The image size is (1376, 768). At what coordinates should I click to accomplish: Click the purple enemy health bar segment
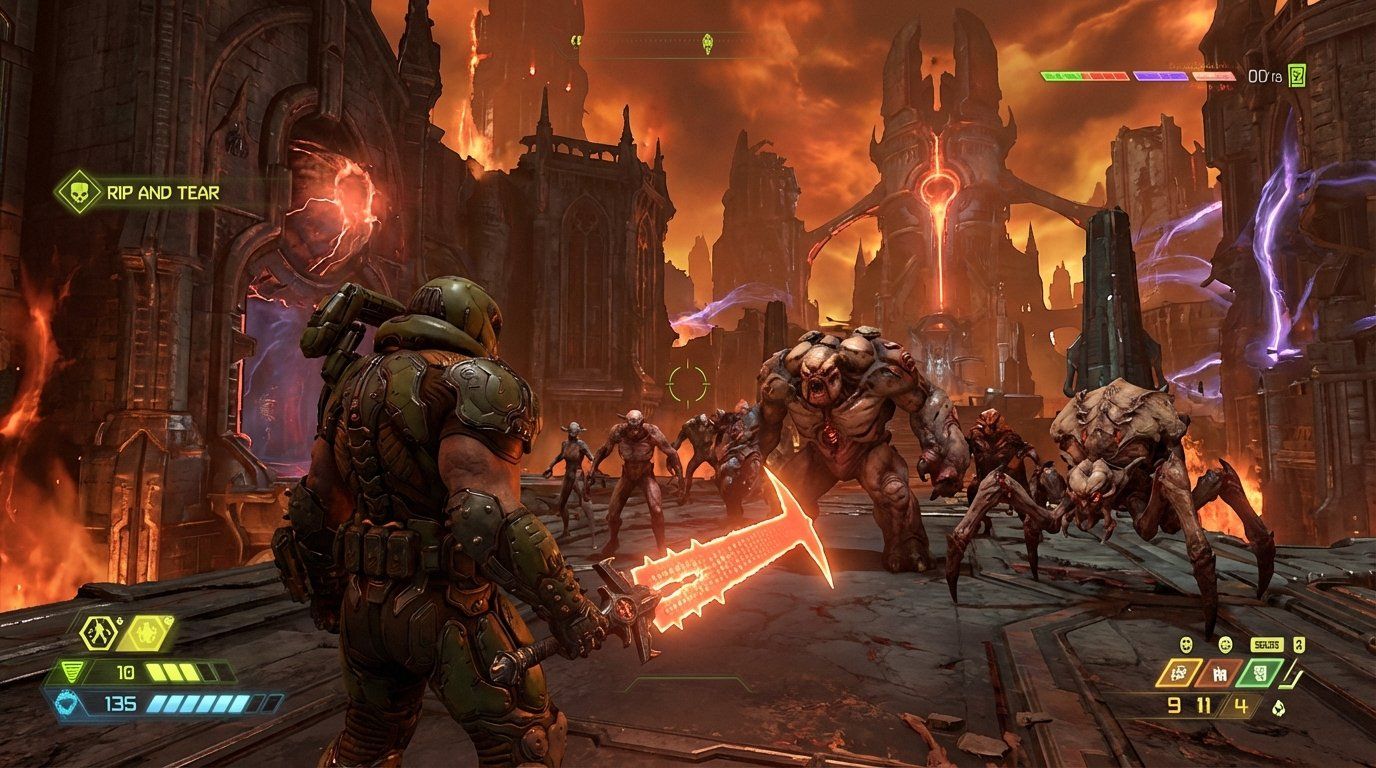[x=1161, y=76]
